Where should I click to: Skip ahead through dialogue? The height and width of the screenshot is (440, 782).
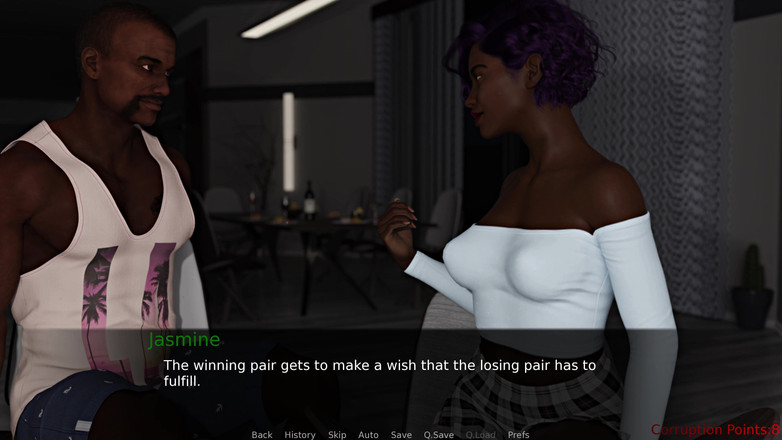(337, 435)
